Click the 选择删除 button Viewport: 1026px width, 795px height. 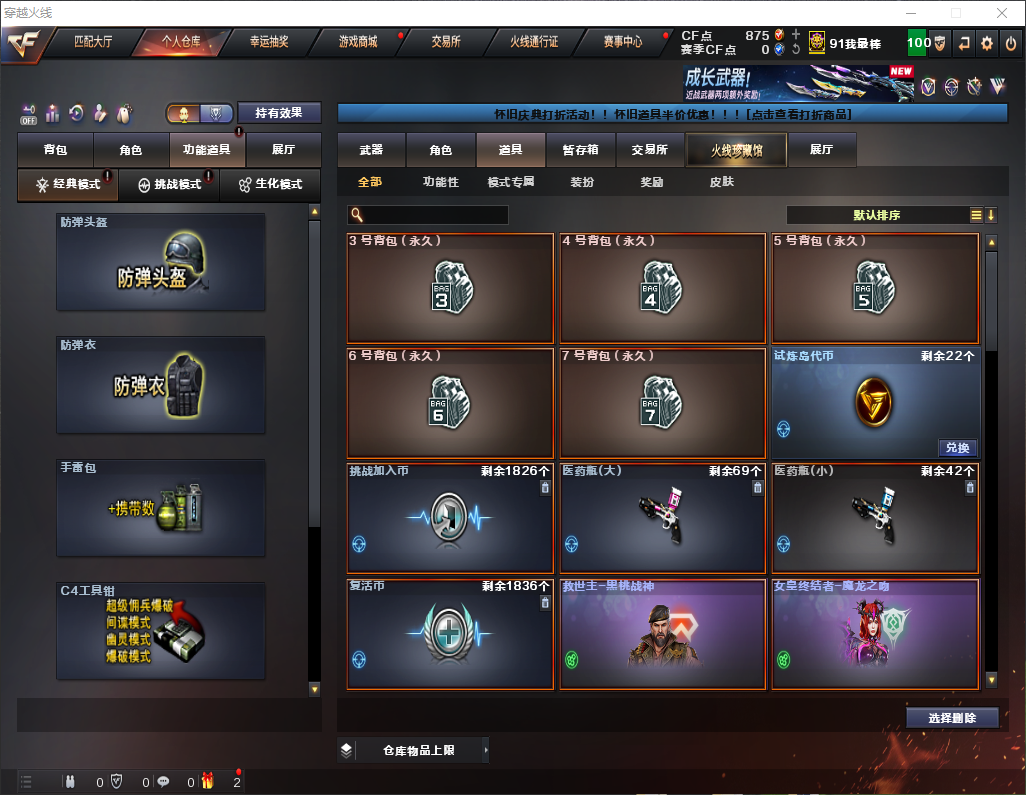(x=952, y=718)
